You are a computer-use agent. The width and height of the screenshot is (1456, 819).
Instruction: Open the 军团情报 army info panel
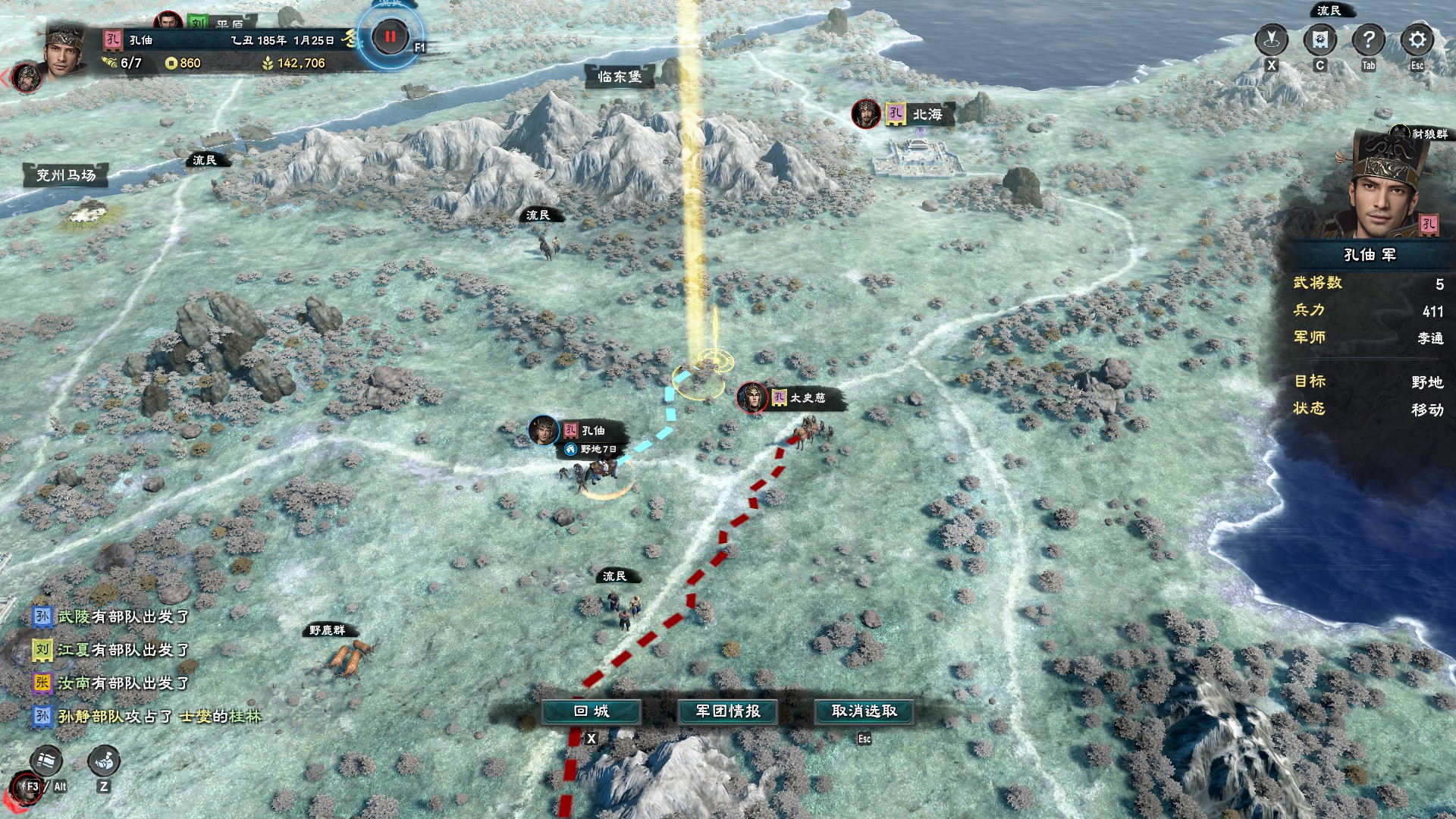point(728,711)
